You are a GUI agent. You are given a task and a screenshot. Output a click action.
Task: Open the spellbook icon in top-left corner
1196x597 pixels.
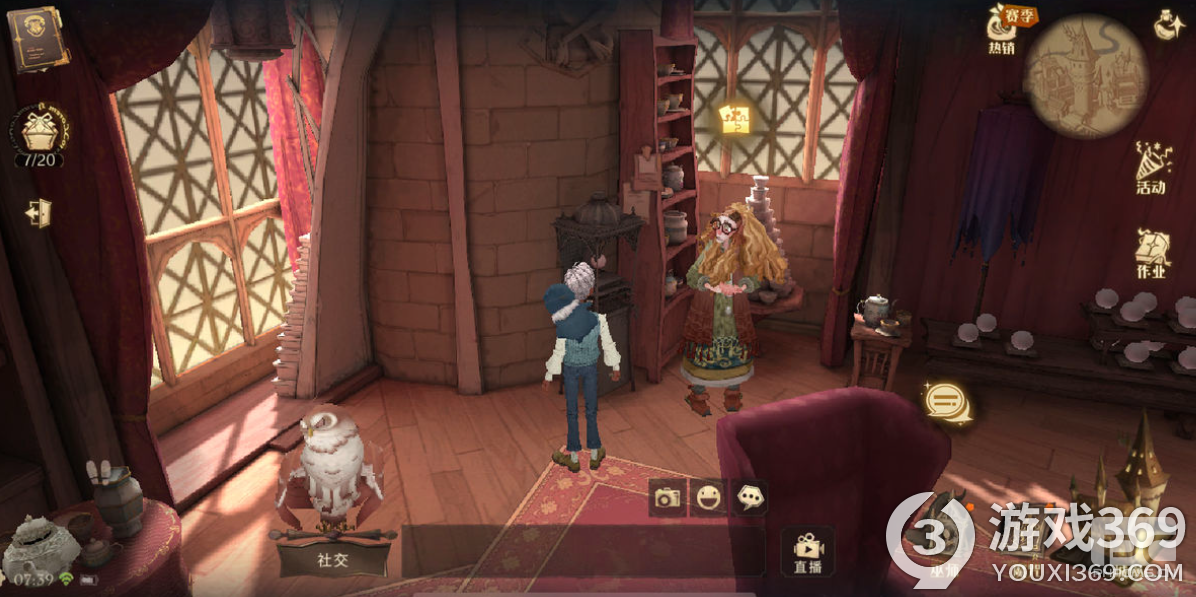pyautogui.click(x=37, y=40)
